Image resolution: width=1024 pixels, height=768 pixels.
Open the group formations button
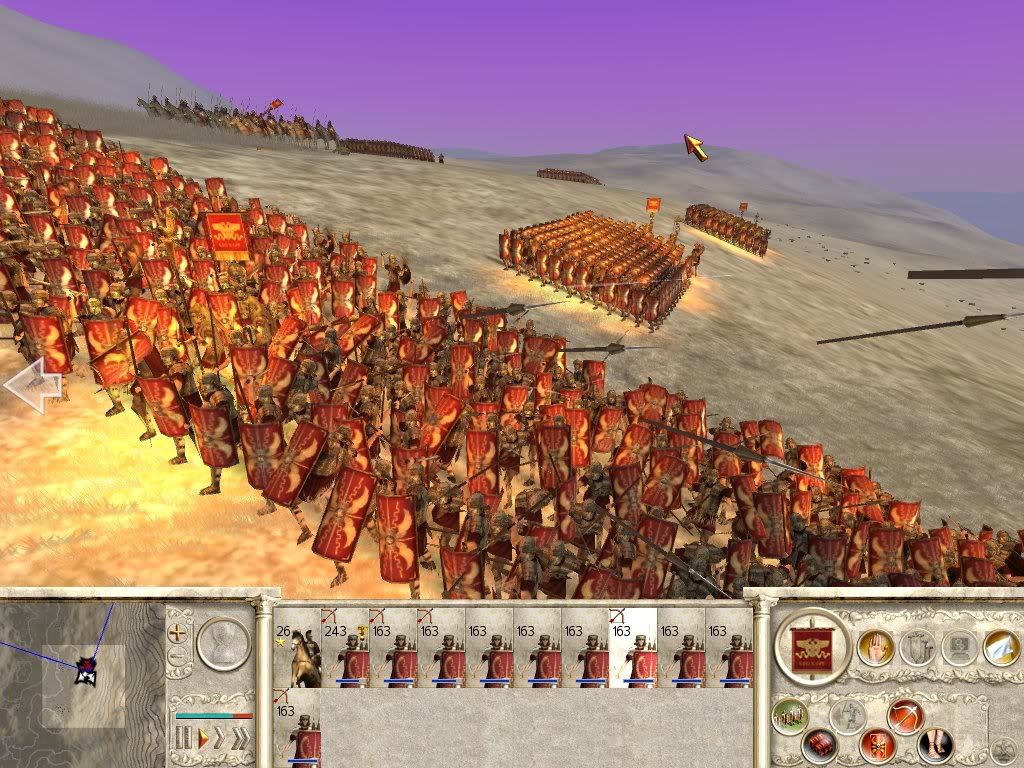tap(790, 716)
